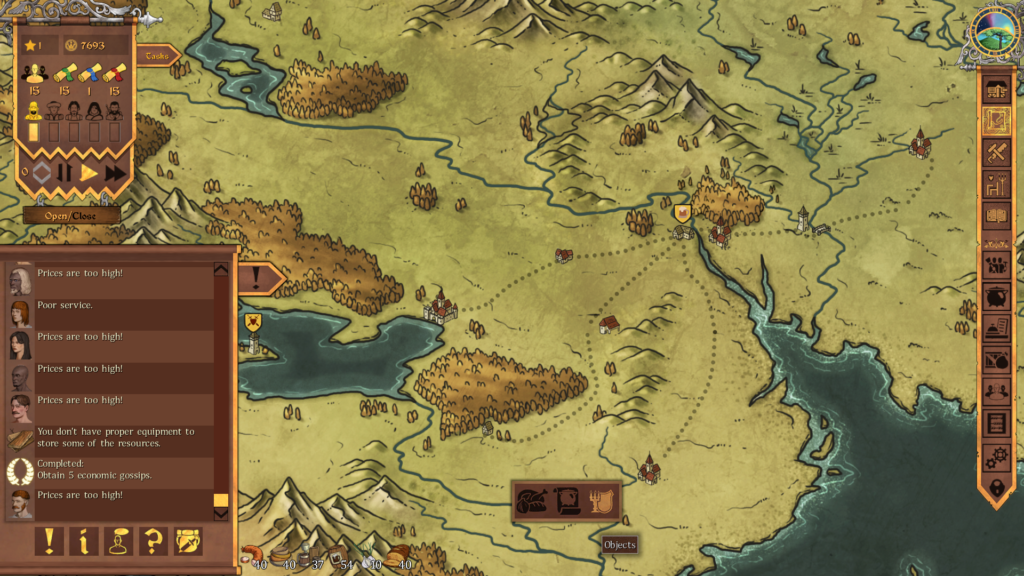This screenshot has width=1024, height=576.
Task: Pause the game speed
Action: [x=65, y=173]
